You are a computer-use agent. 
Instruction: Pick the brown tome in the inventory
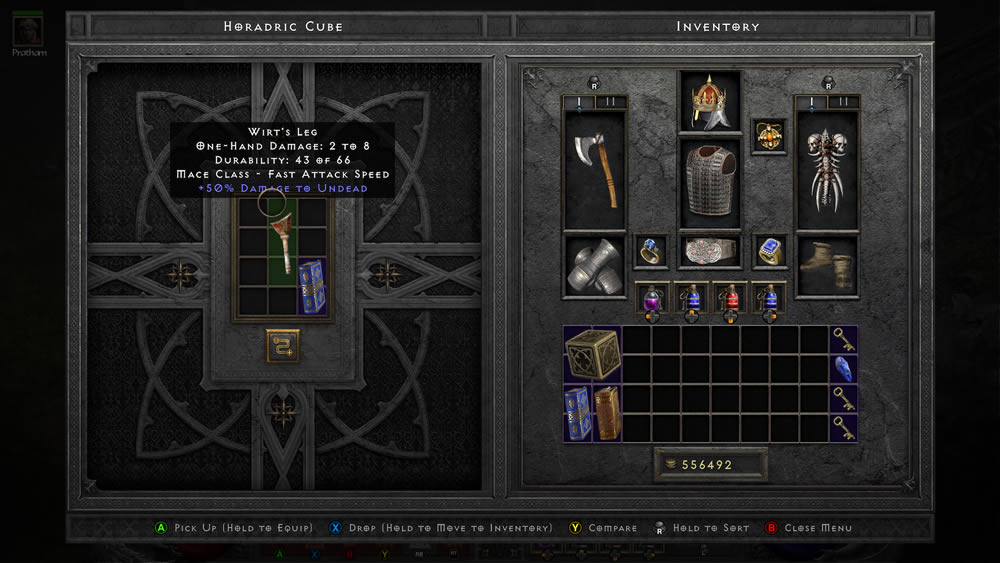pos(607,413)
